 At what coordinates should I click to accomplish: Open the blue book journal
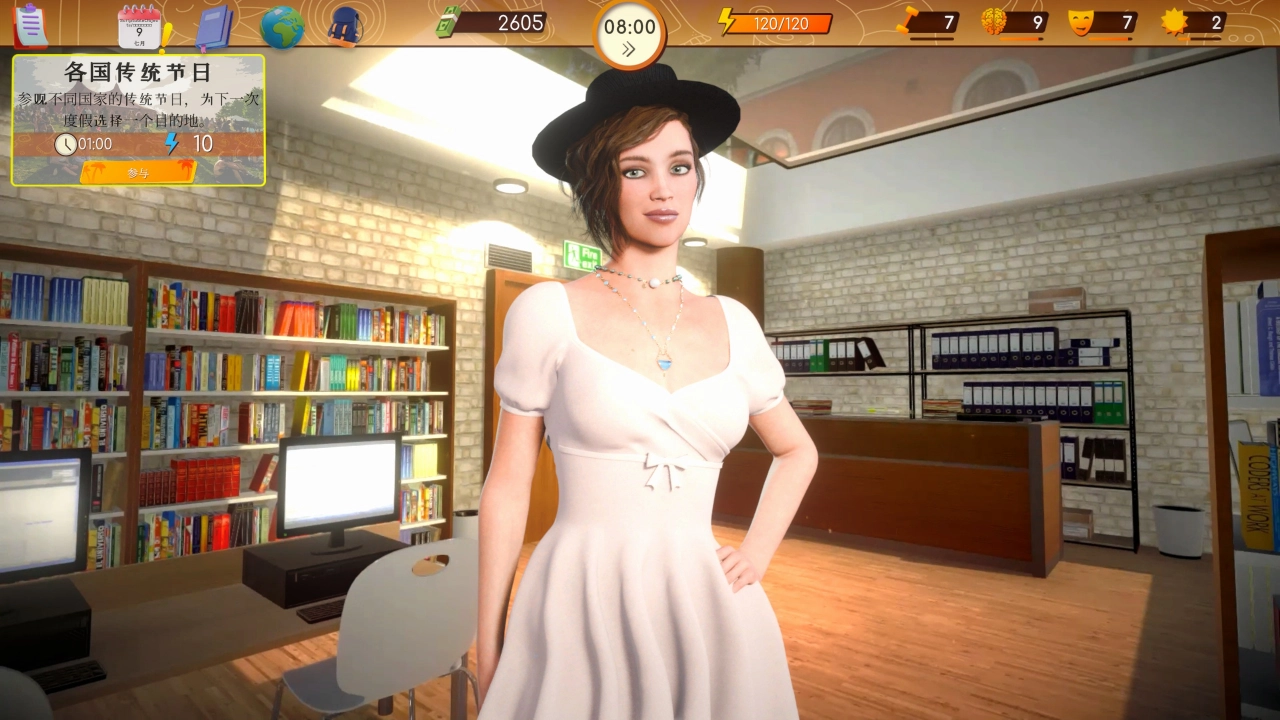click(213, 27)
